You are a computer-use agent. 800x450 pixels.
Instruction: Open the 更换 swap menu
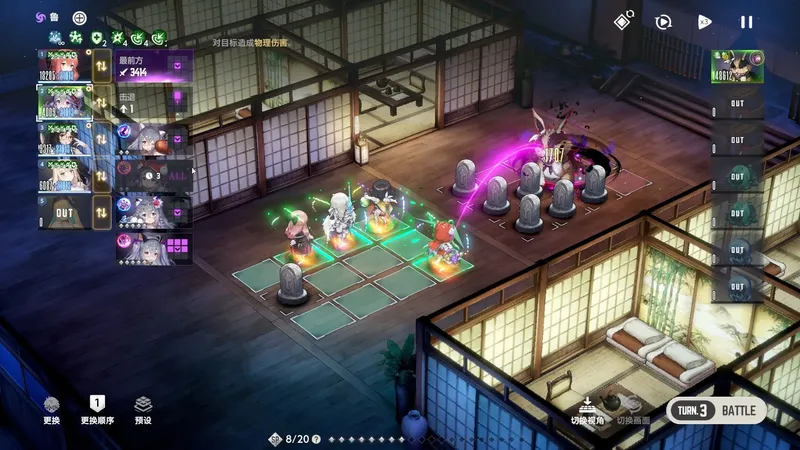coord(51,408)
